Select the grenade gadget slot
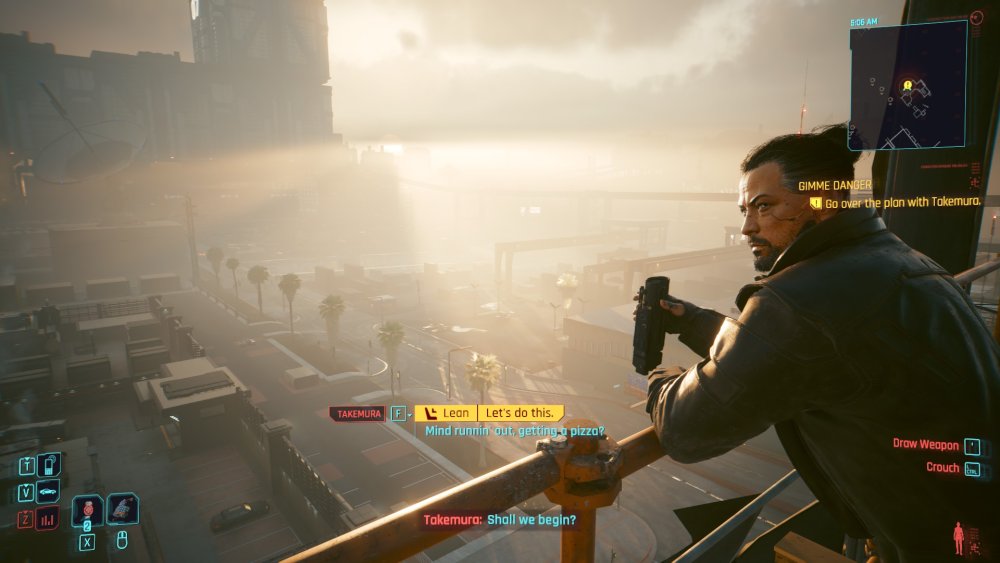The image size is (1000, 563). [x=122, y=509]
